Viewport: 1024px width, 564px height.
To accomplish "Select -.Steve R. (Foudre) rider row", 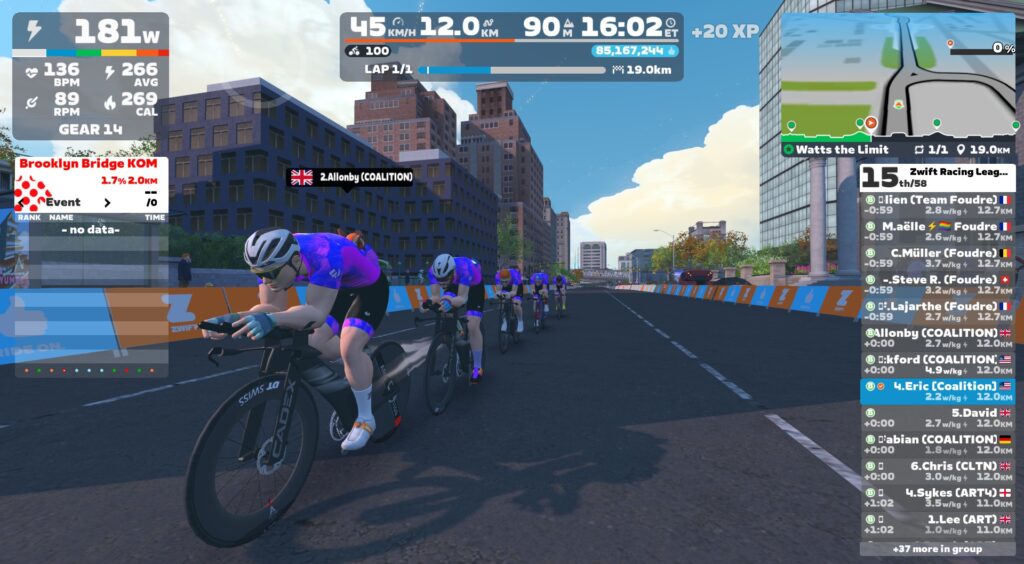I will point(938,284).
